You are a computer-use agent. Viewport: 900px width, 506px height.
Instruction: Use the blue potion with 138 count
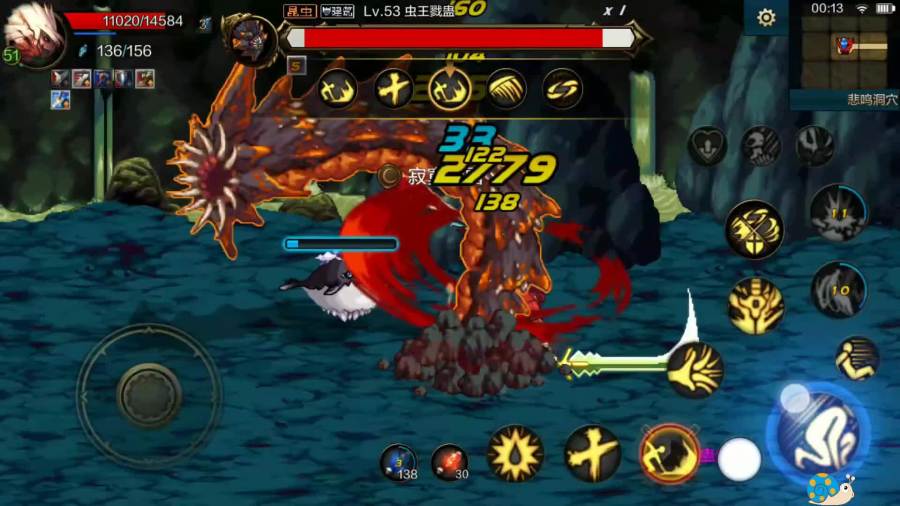(x=399, y=462)
